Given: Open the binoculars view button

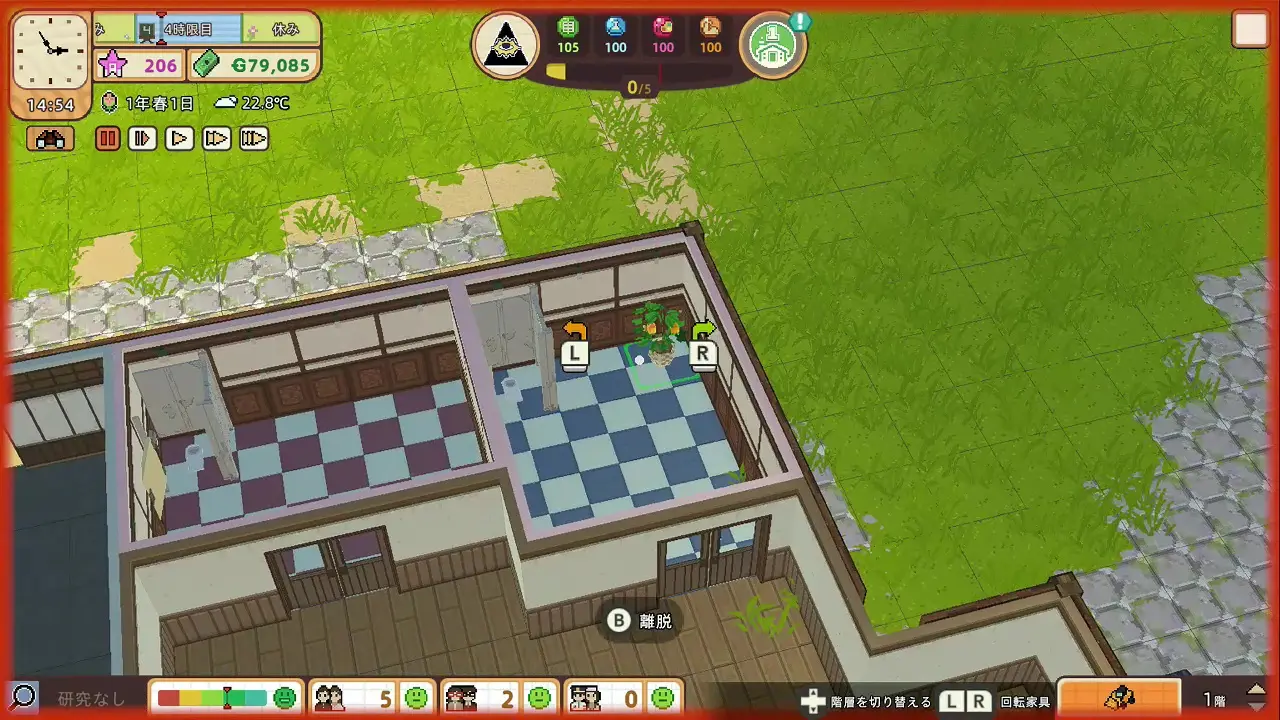Looking at the screenshot, I should pyautogui.click(x=50, y=139).
